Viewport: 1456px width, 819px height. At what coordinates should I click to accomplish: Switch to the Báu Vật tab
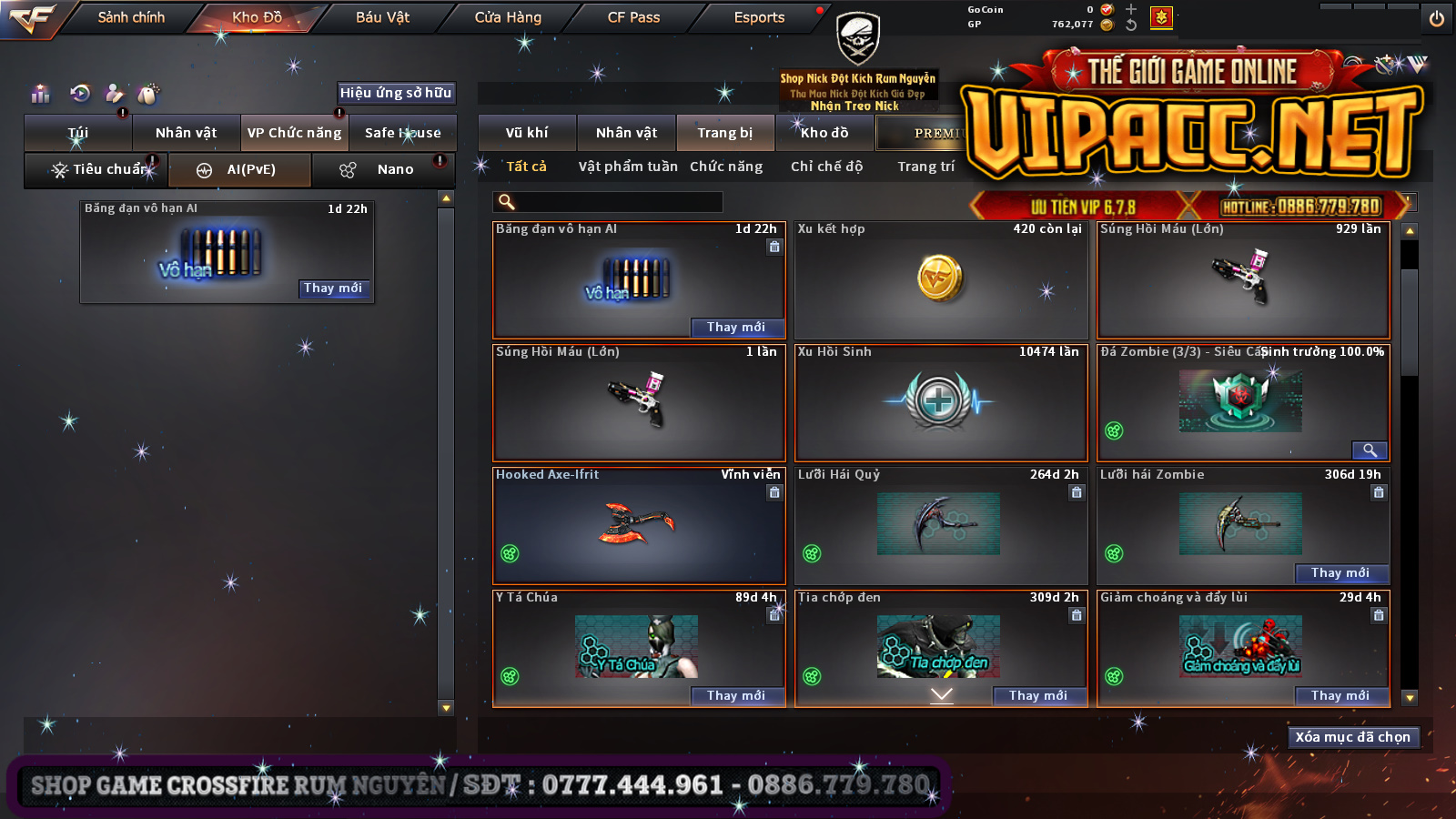coord(382,17)
